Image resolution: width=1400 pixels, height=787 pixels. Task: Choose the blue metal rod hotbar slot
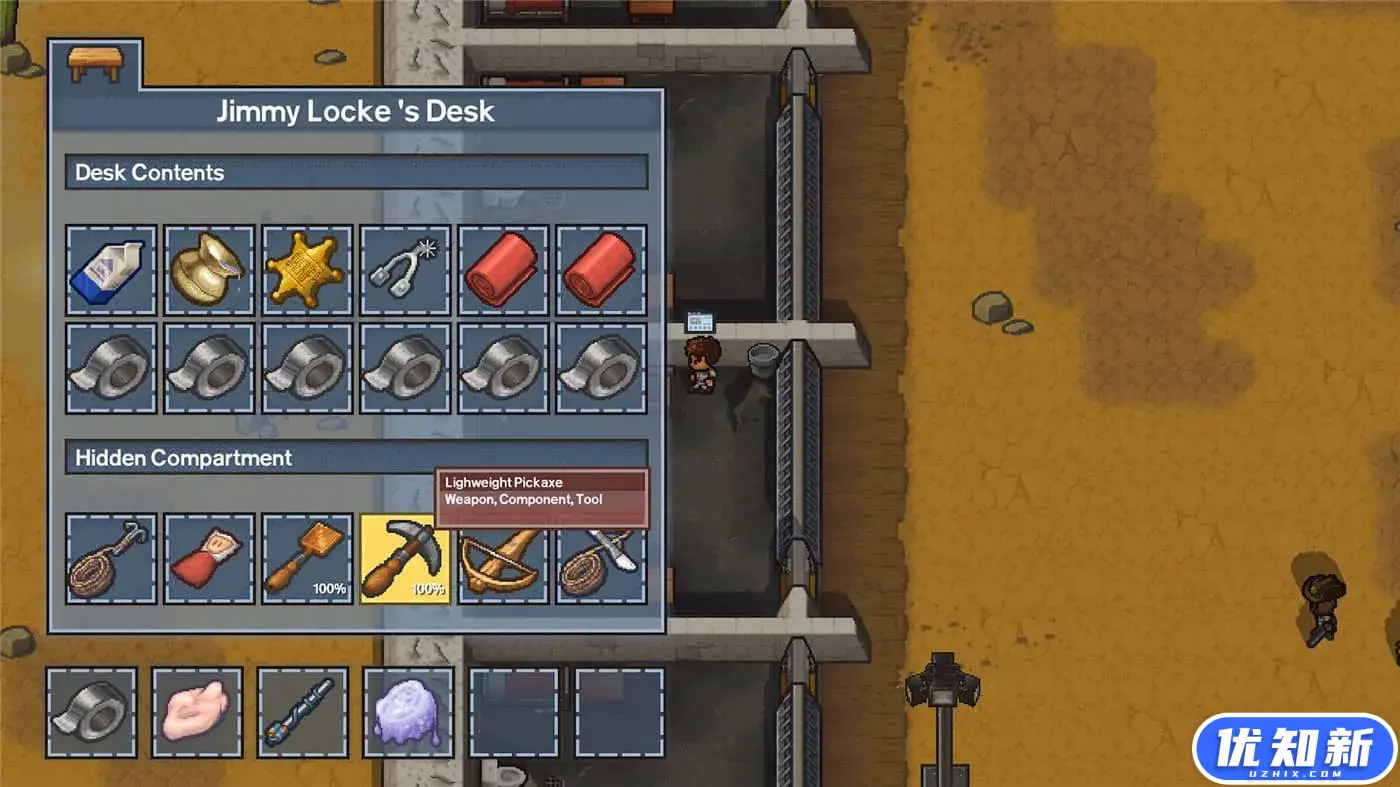point(303,712)
